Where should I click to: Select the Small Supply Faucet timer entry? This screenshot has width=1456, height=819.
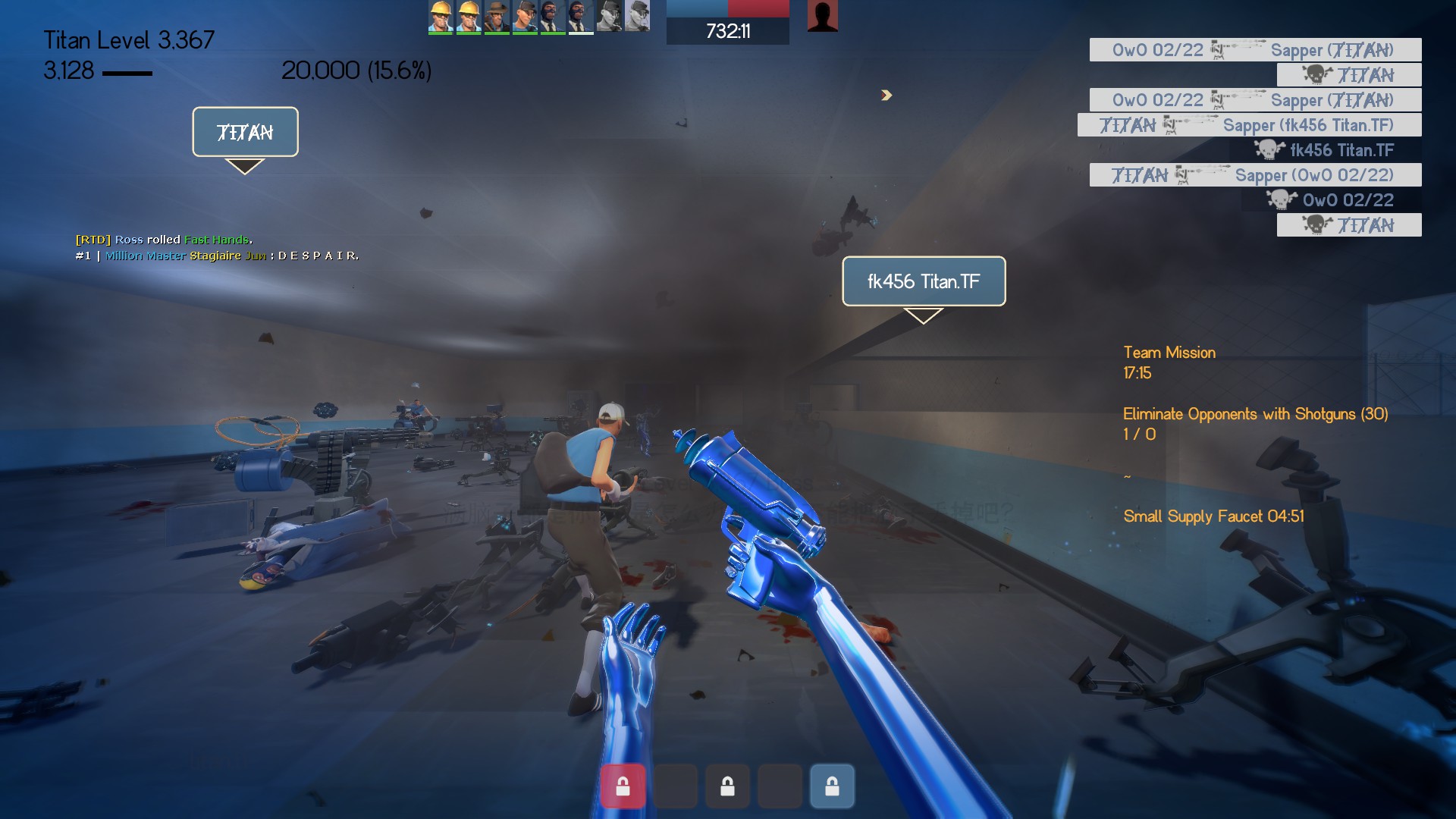tap(1213, 516)
